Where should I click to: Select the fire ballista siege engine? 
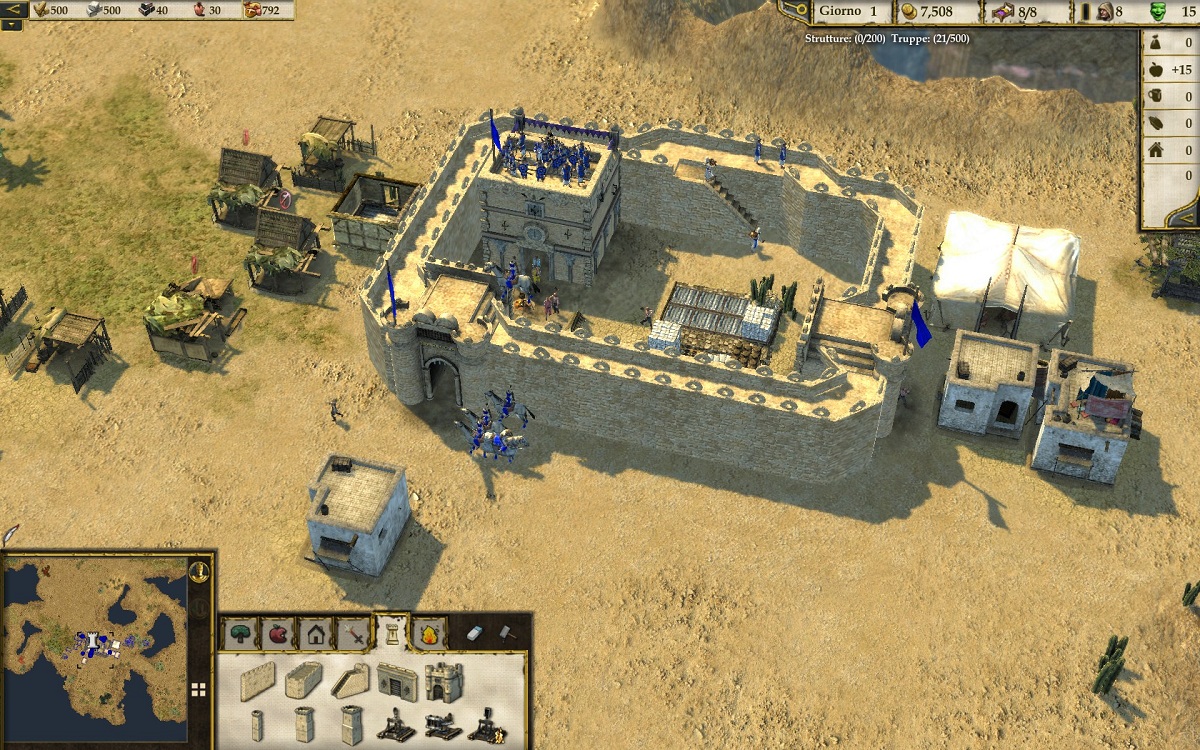pos(487,725)
